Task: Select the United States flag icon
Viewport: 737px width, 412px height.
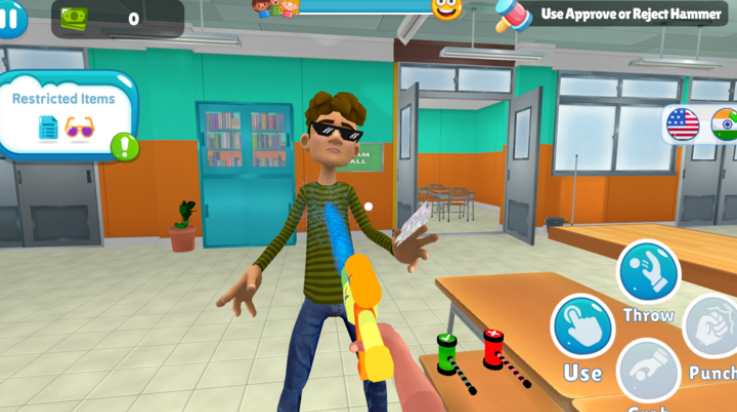Action: [x=683, y=124]
